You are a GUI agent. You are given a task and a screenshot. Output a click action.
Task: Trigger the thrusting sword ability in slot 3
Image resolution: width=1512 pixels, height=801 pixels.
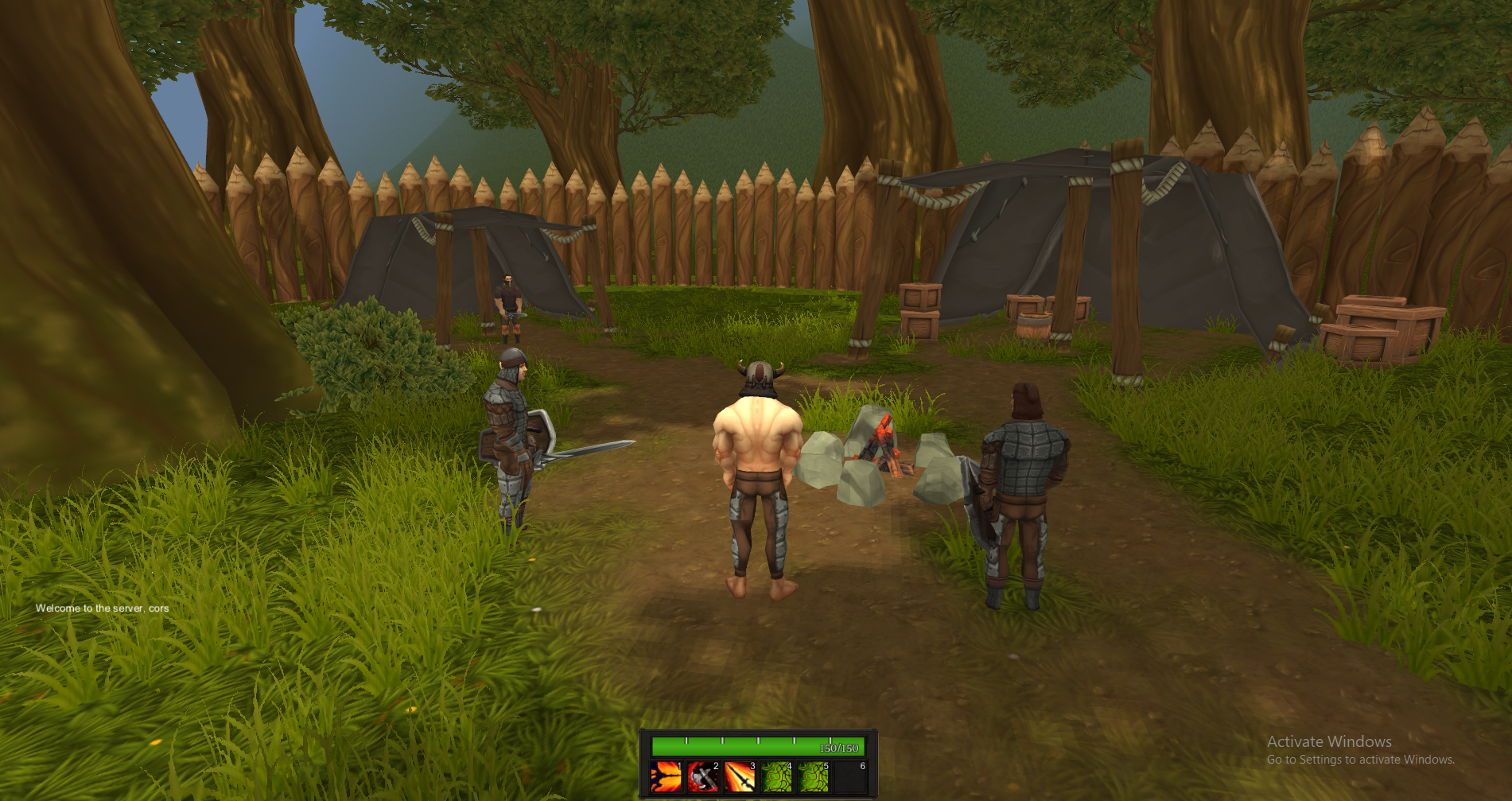point(740,777)
